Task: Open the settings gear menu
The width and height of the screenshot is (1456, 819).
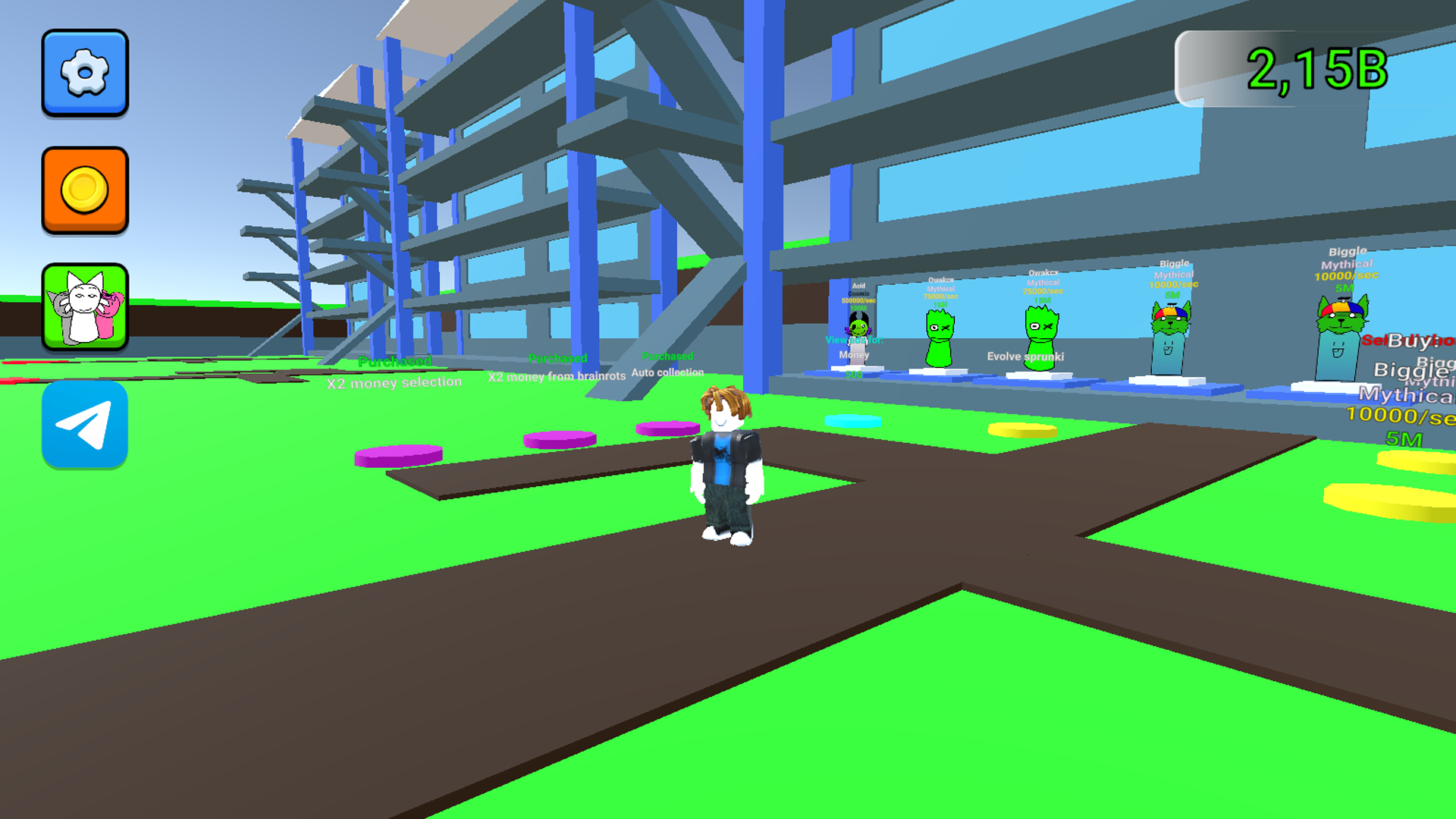Action: (84, 74)
